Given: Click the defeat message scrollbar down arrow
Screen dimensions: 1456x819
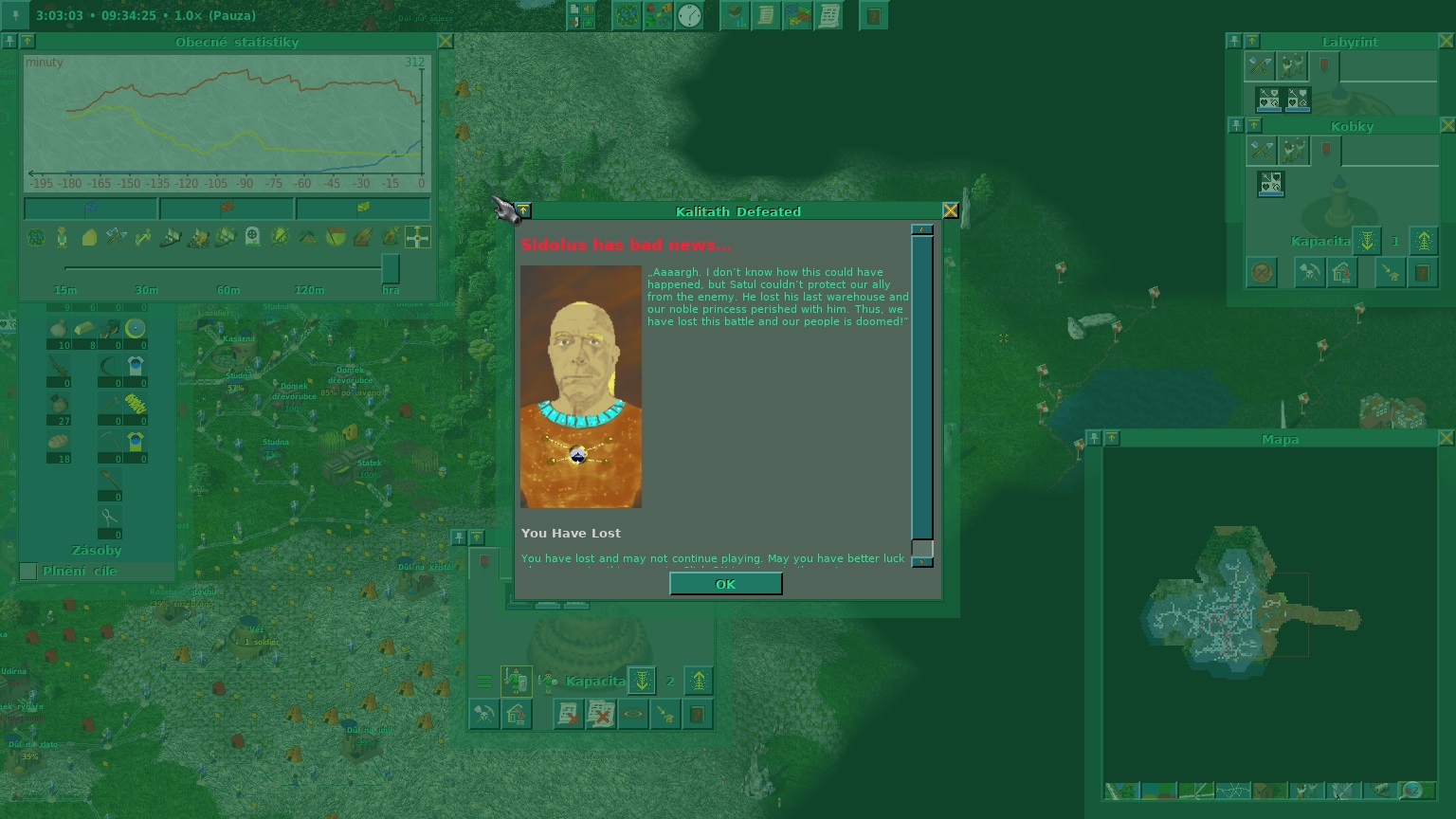Looking at the screenshot, I should [921, 562].
